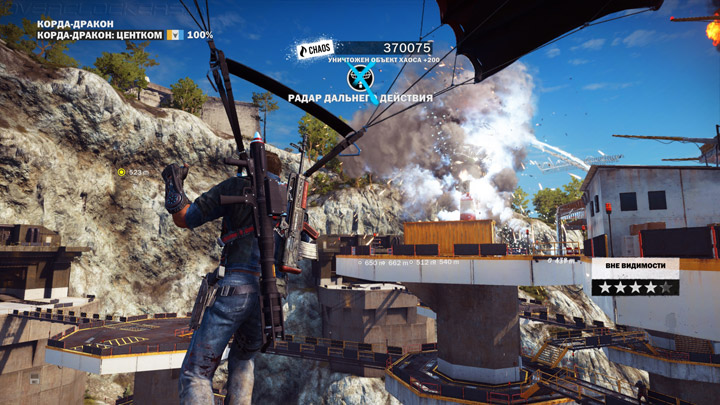This screenshot has width=720, height=405.
Task: Open the heat level stars panel
Action: click(634, 287)
